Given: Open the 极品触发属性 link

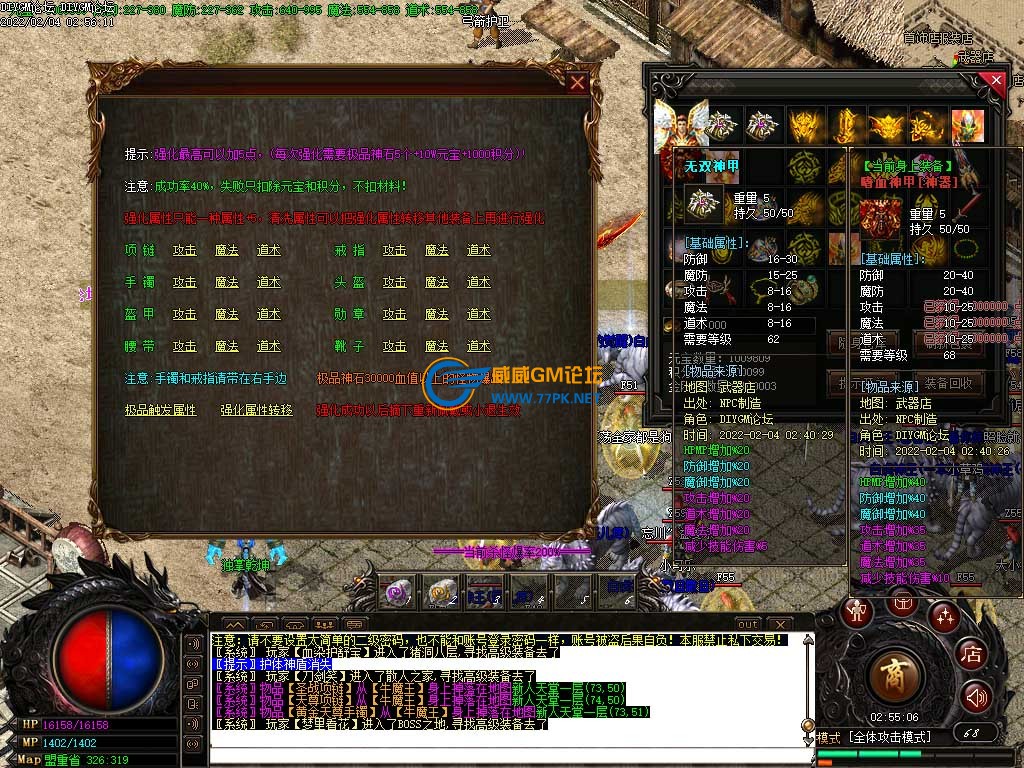Looking at the screenshot, I should 160,410.
